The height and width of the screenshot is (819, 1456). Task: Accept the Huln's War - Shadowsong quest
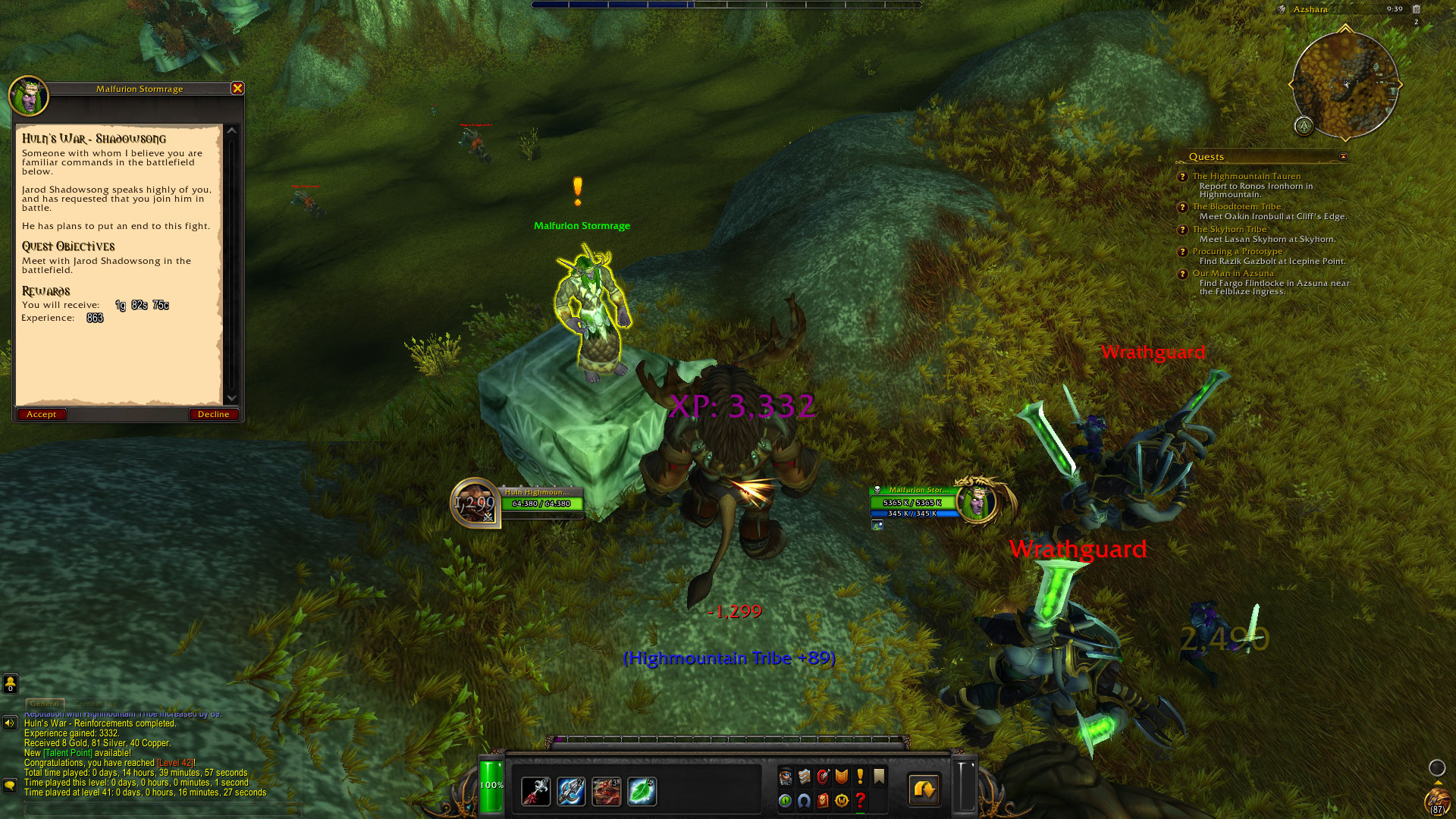[42, 414]
